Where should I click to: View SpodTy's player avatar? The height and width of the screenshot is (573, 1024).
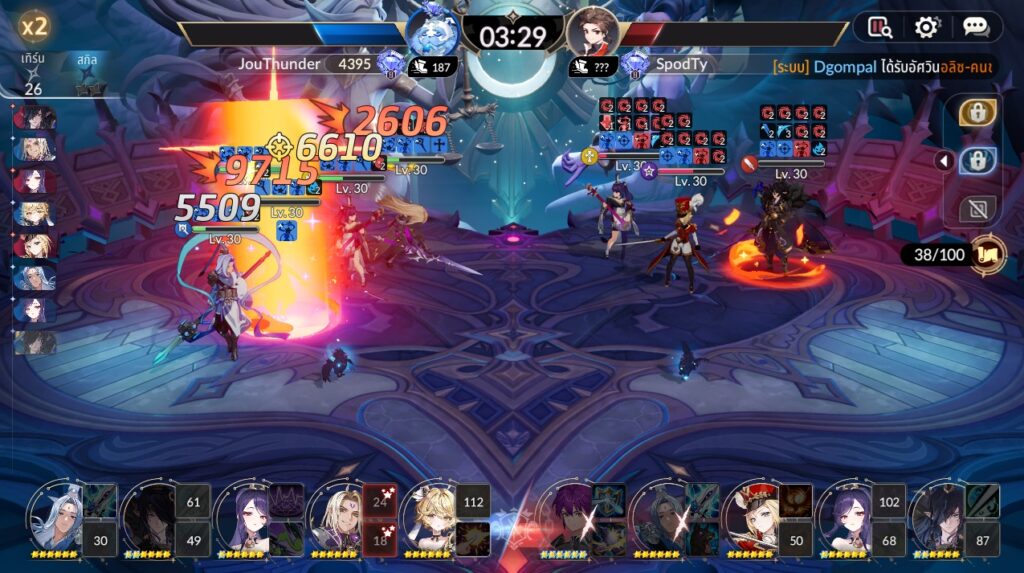592,34
